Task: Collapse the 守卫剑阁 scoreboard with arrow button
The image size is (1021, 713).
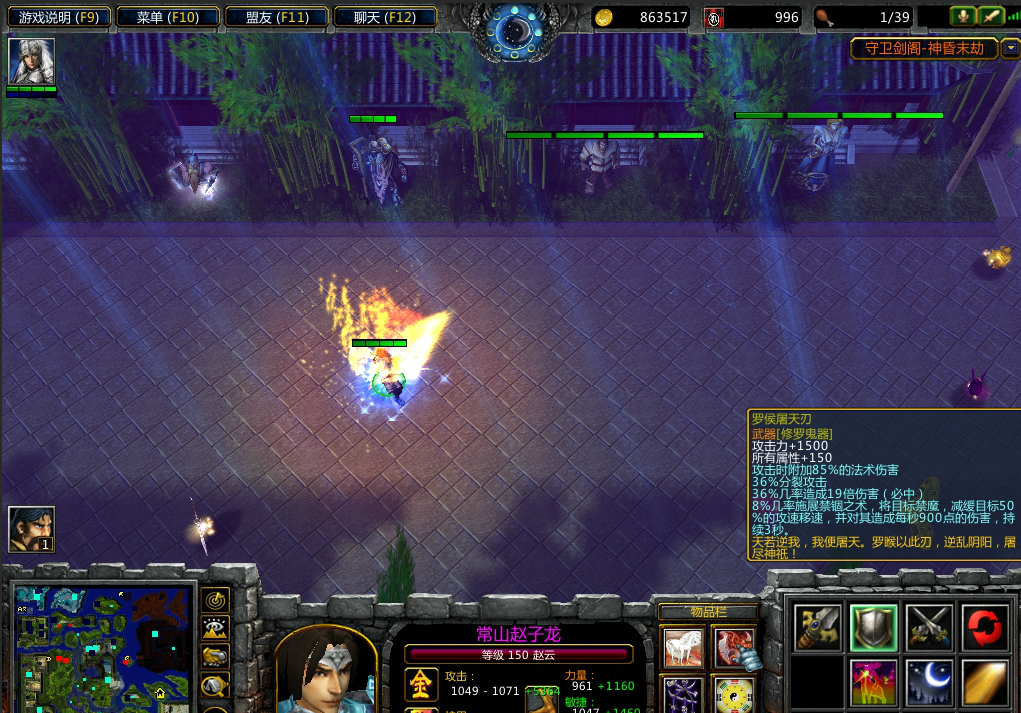Action: [1010, 48]
